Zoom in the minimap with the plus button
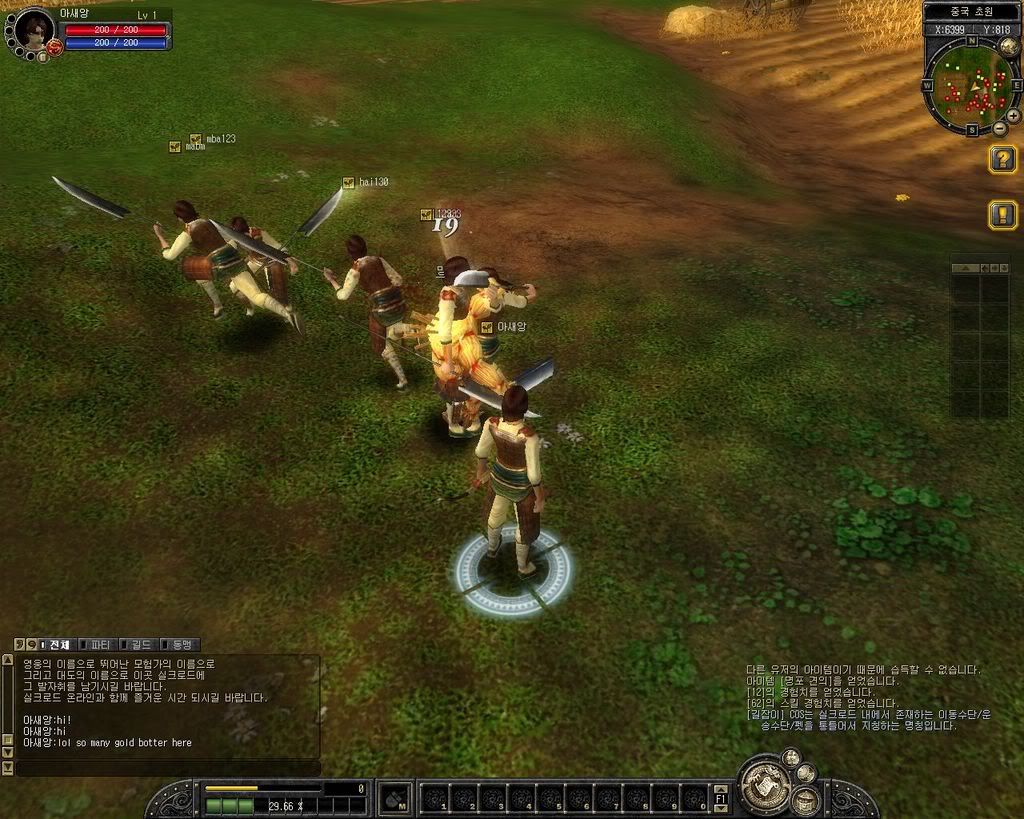 [x=1013, y=116]
